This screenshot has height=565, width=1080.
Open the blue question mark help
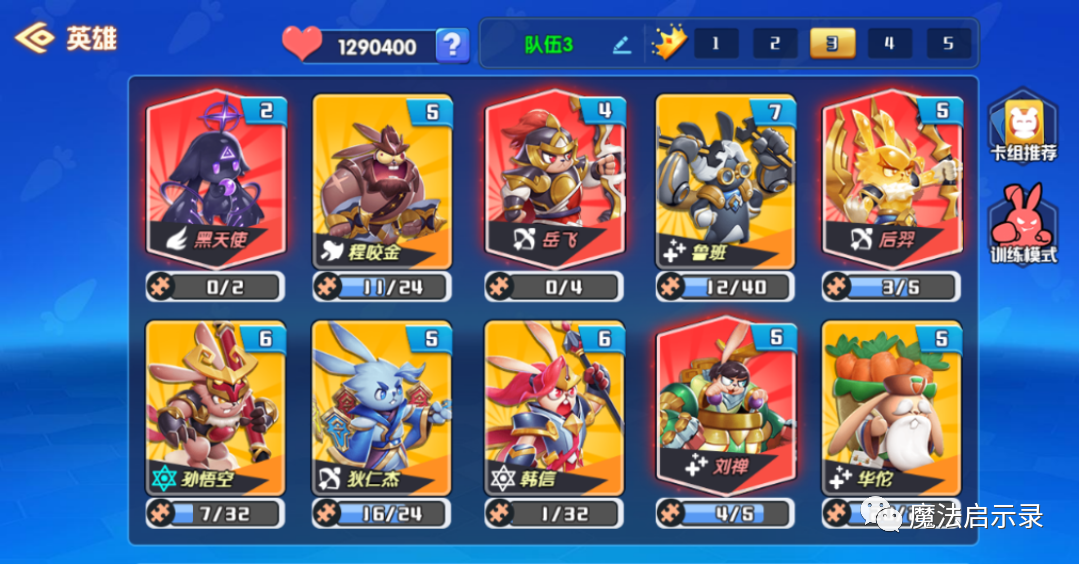[453, 45]
